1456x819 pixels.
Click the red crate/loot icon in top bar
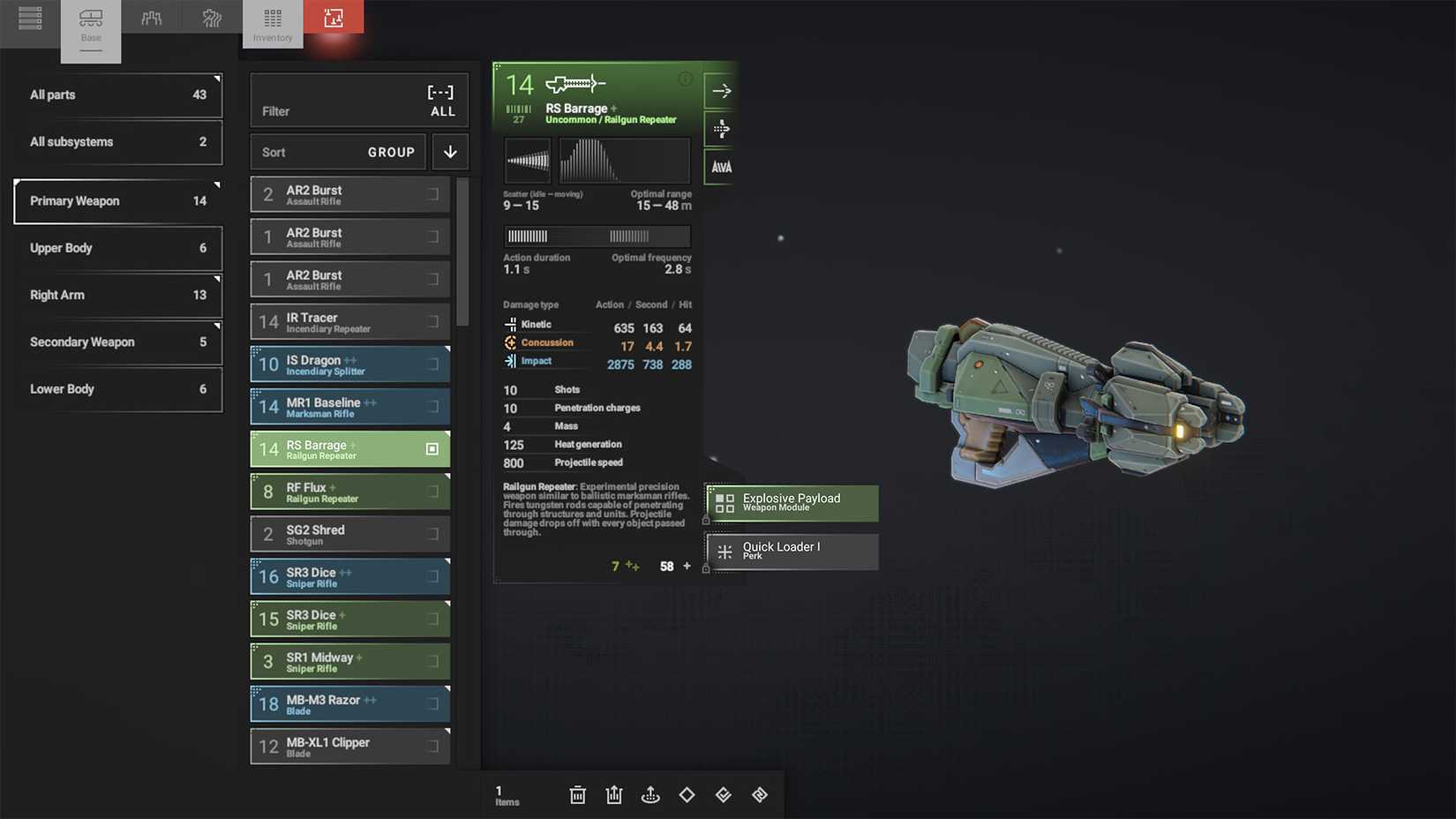[334, 18]
